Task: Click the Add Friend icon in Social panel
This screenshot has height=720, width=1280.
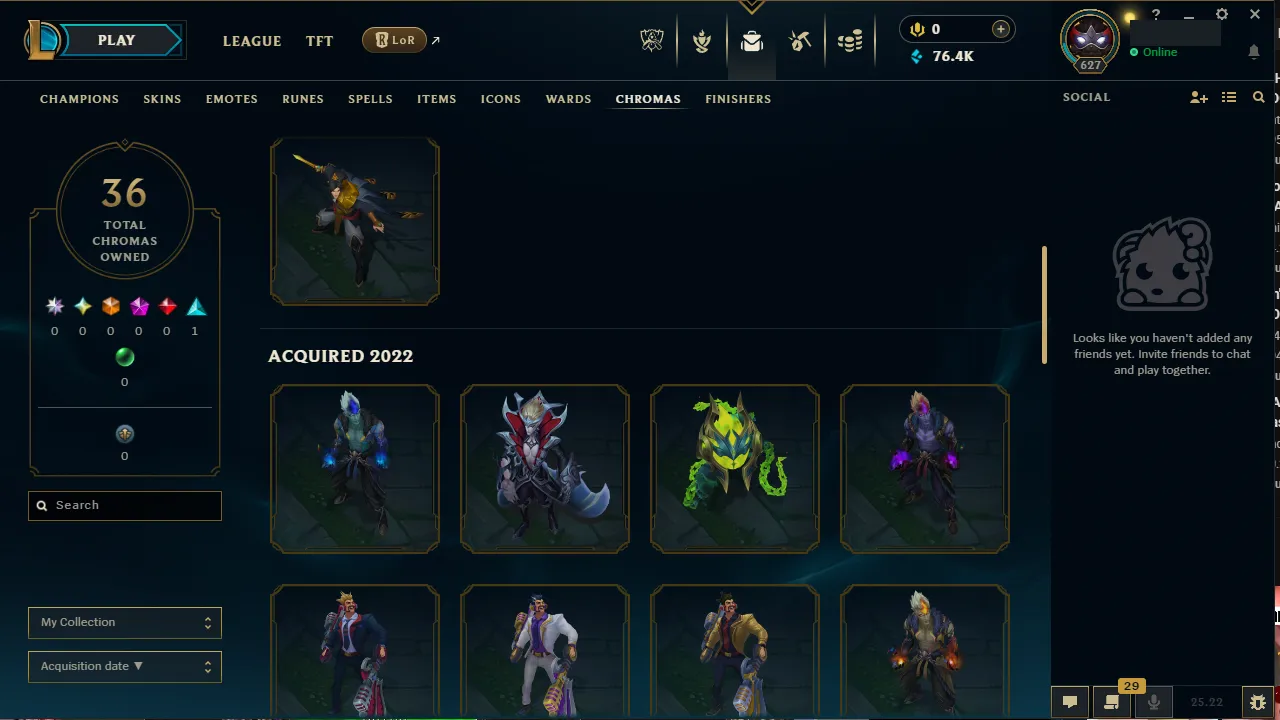Action: (x=1198, y=97)
